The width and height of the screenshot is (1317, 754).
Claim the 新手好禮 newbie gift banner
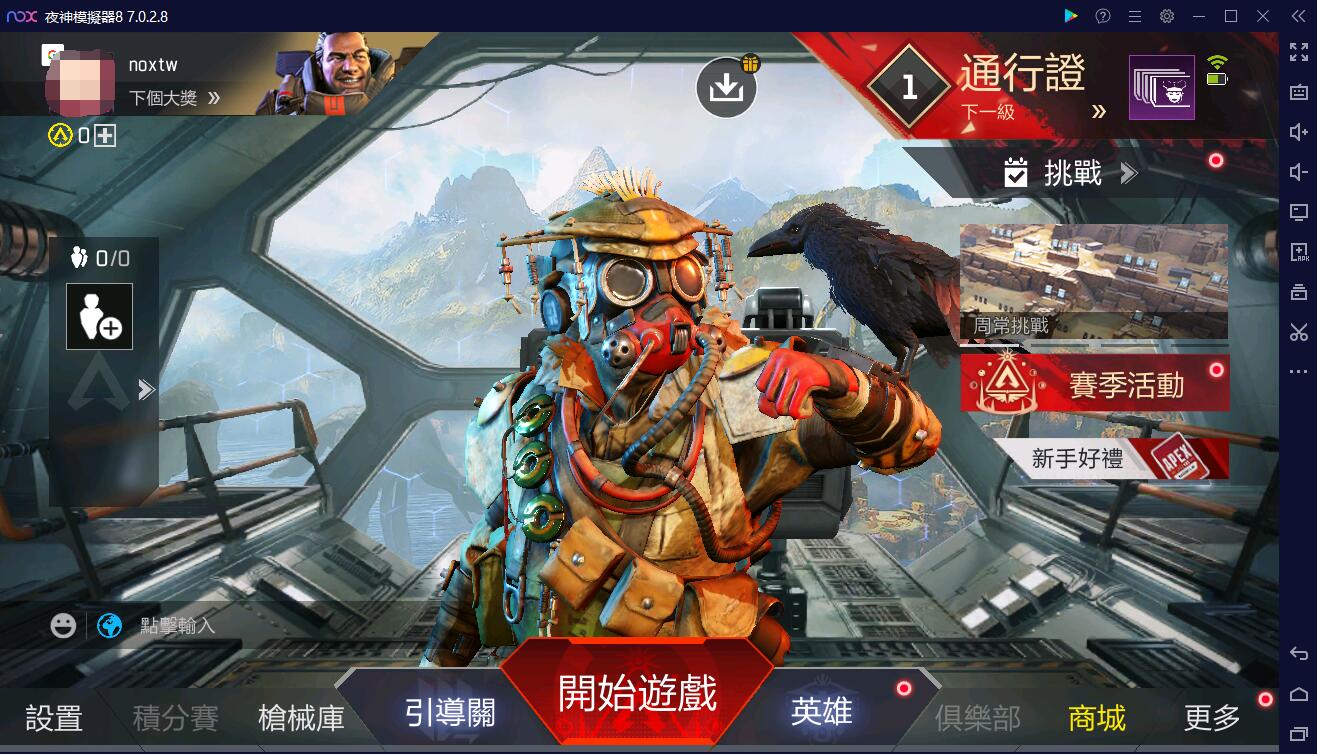pyautogui.click(x=1095, y=459)
